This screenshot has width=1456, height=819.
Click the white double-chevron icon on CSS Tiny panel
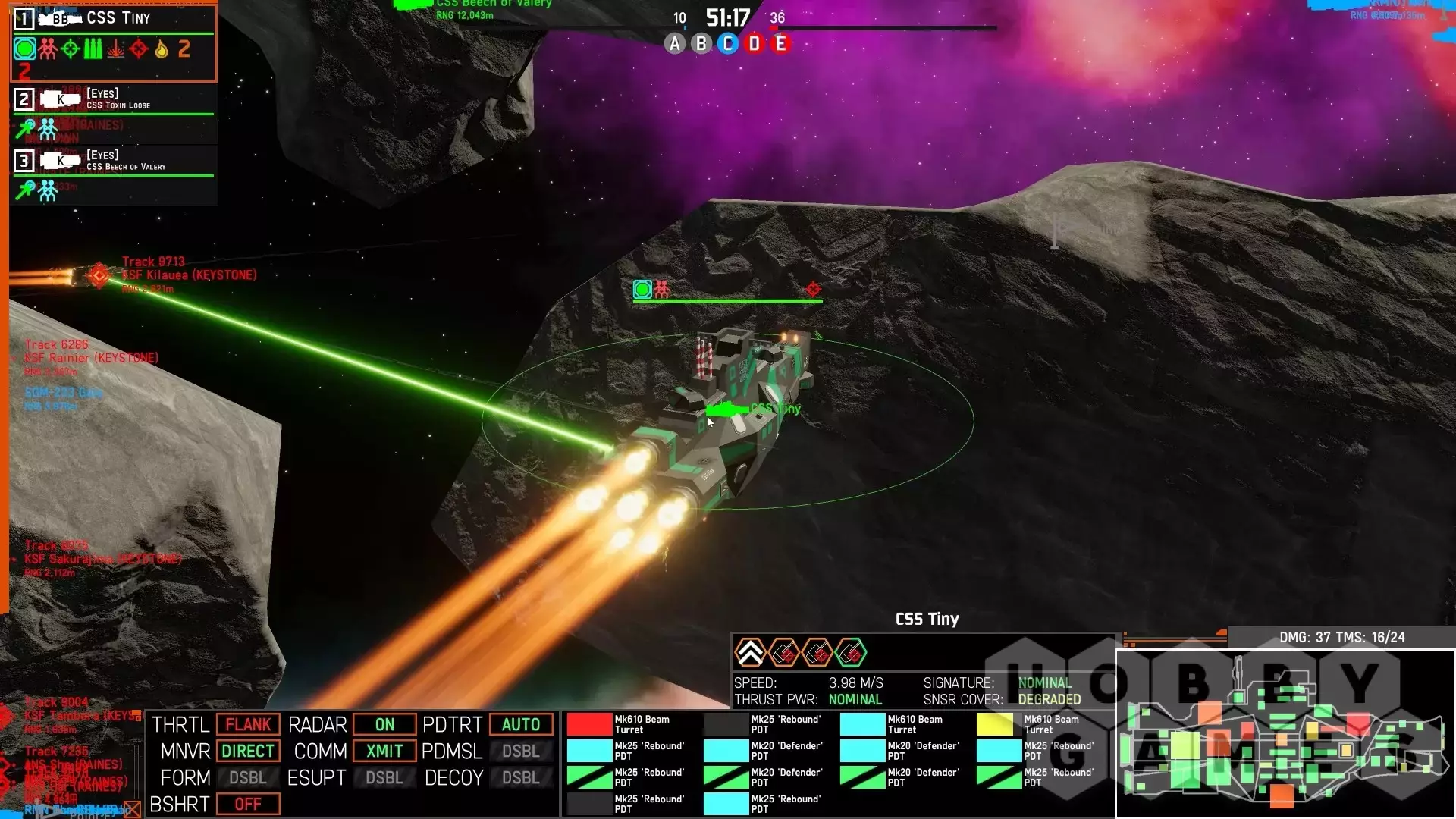point(750,653)
